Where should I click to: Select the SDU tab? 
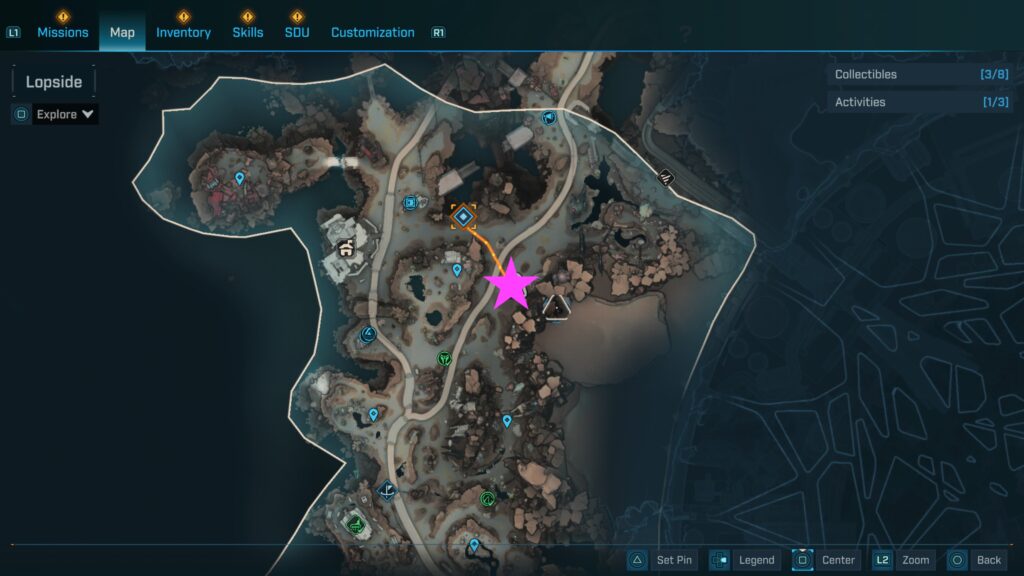(x=297, y=32)
